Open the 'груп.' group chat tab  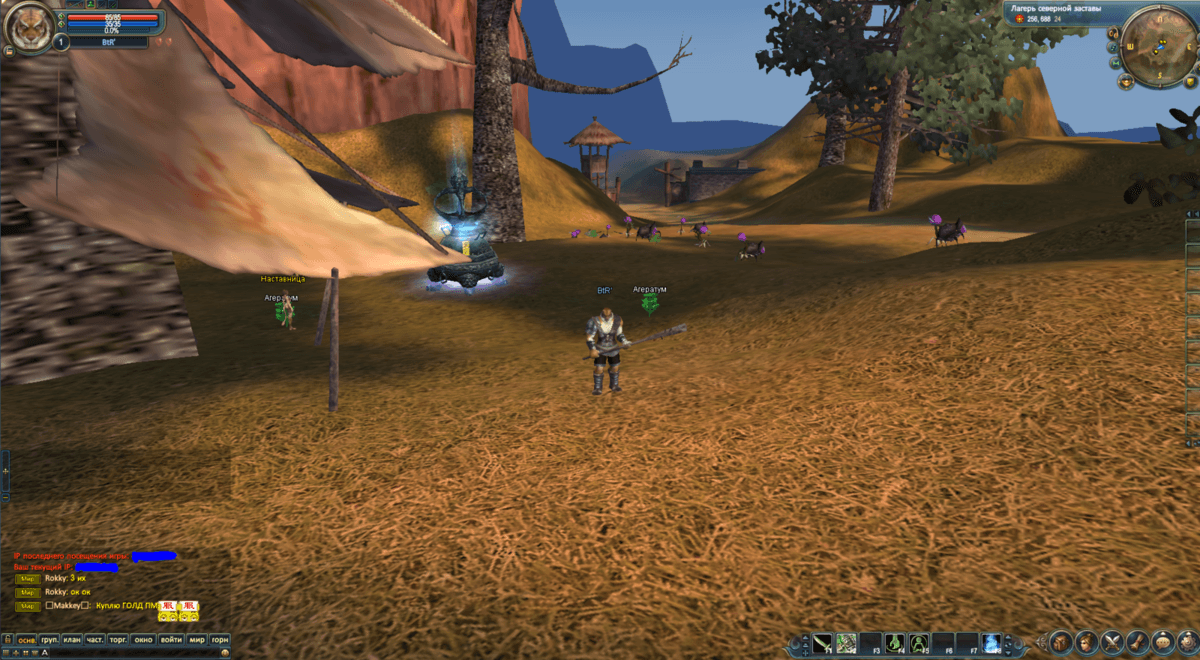tap(50, 639)
